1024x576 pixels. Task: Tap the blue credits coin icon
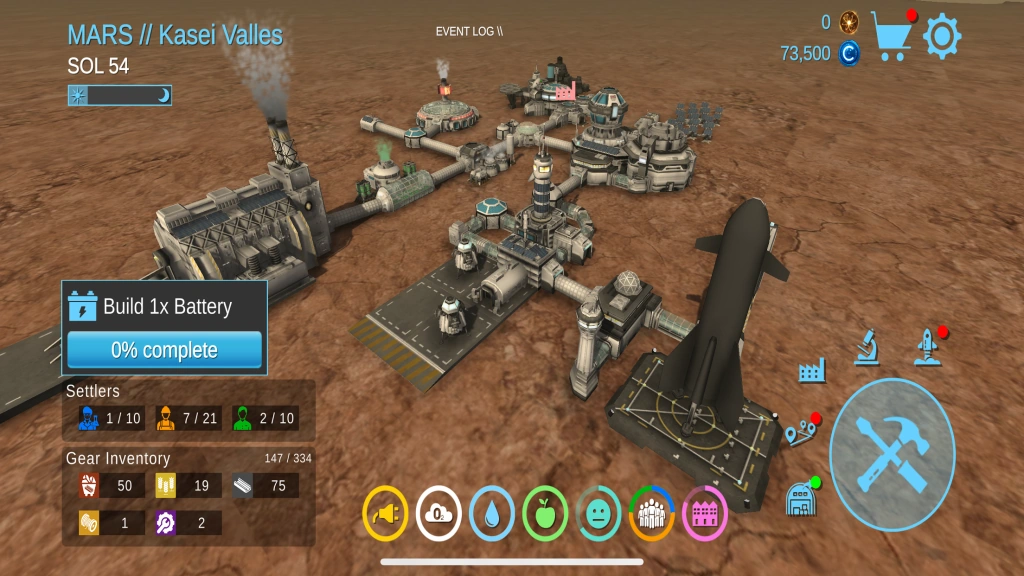coord(849,54)
